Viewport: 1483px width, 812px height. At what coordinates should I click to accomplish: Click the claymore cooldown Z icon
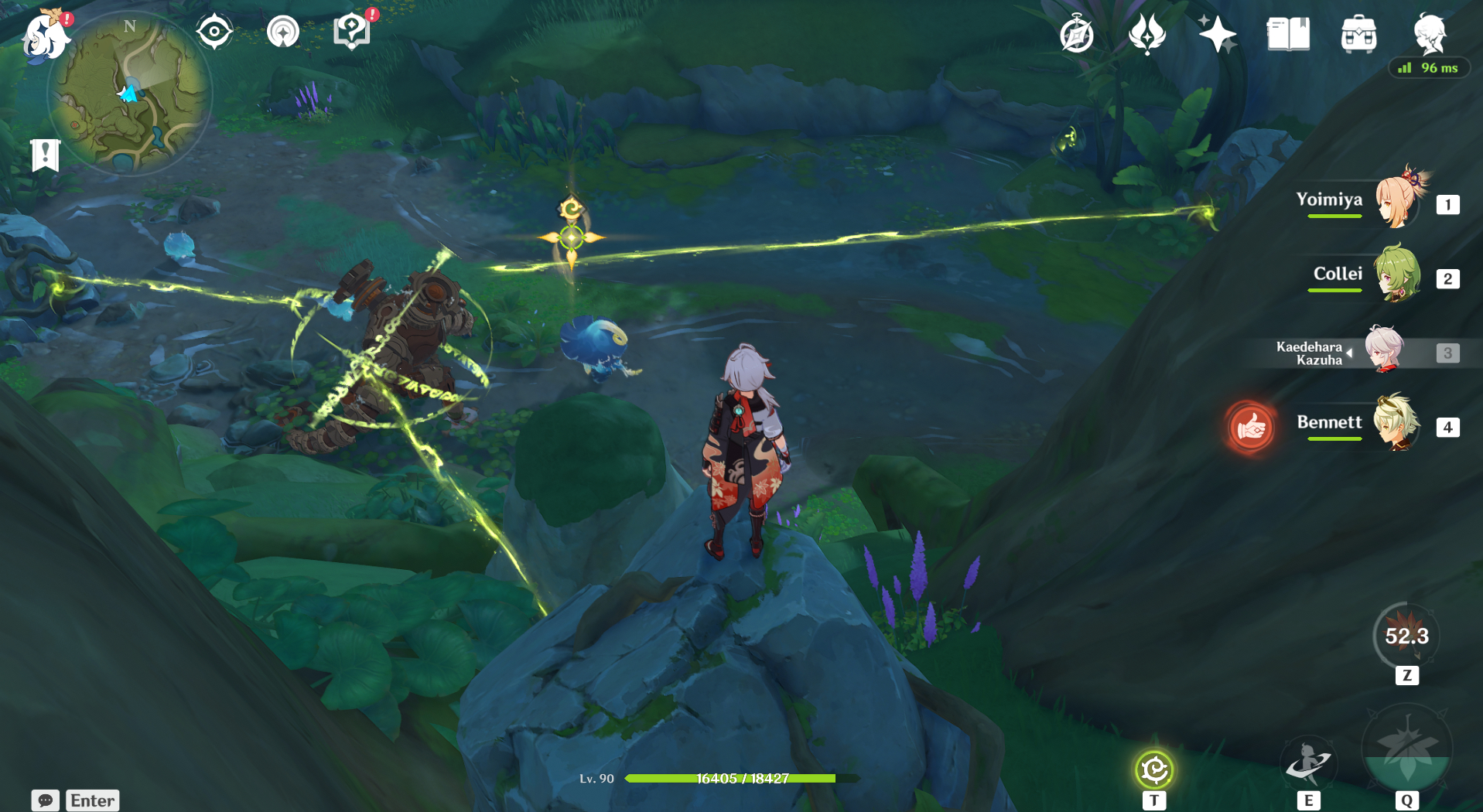point(1407,636)
